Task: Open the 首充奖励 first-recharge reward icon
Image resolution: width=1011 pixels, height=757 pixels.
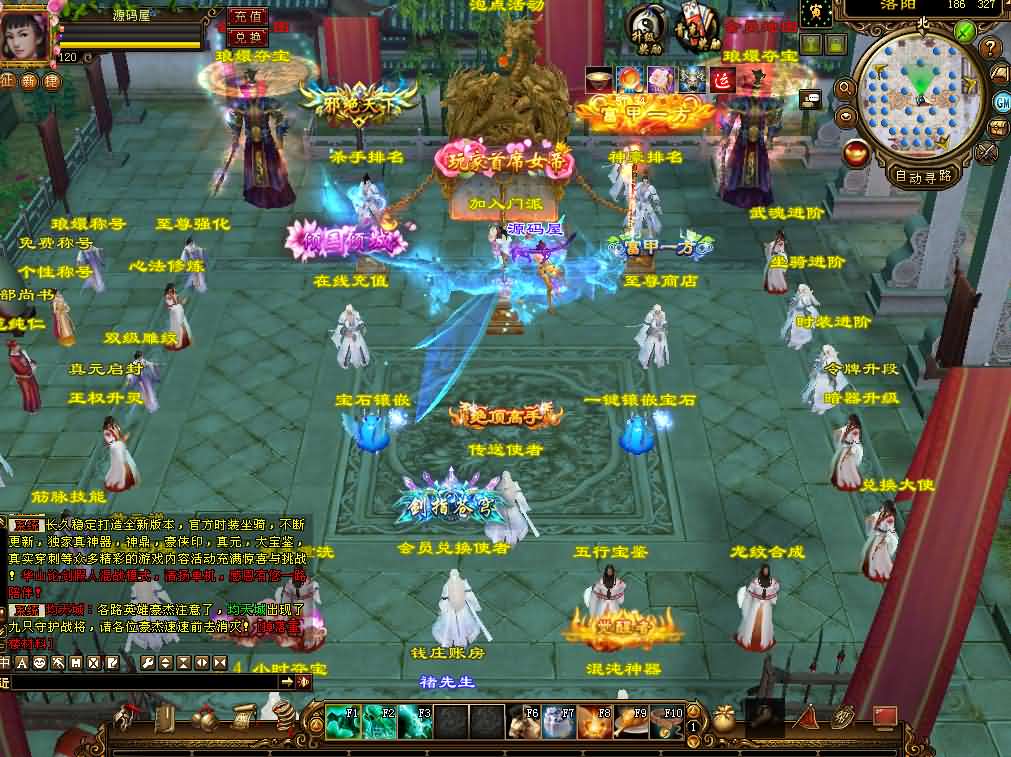Action: click(695, 26)
